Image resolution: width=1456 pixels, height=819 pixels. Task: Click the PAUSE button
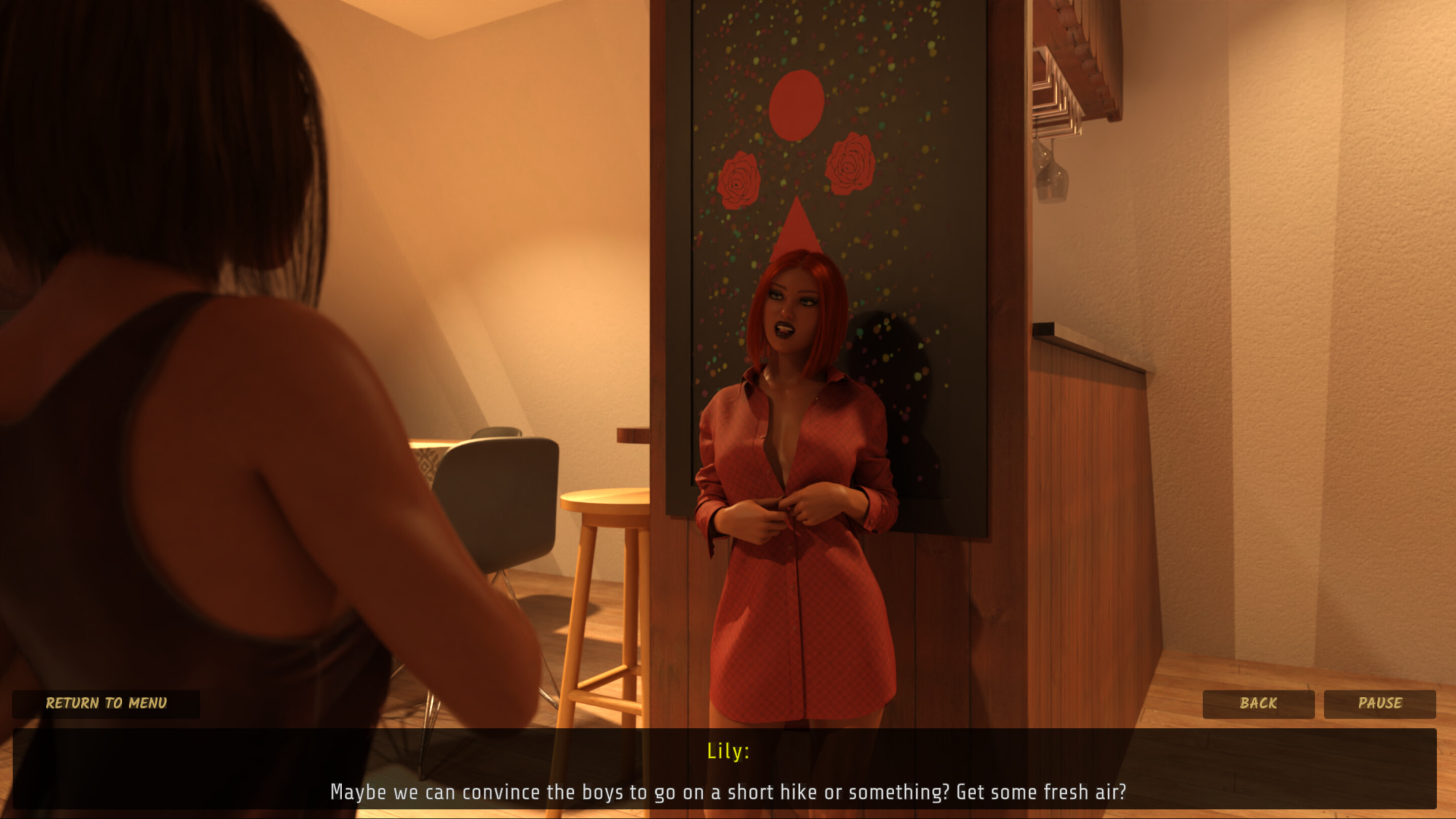1380,703
